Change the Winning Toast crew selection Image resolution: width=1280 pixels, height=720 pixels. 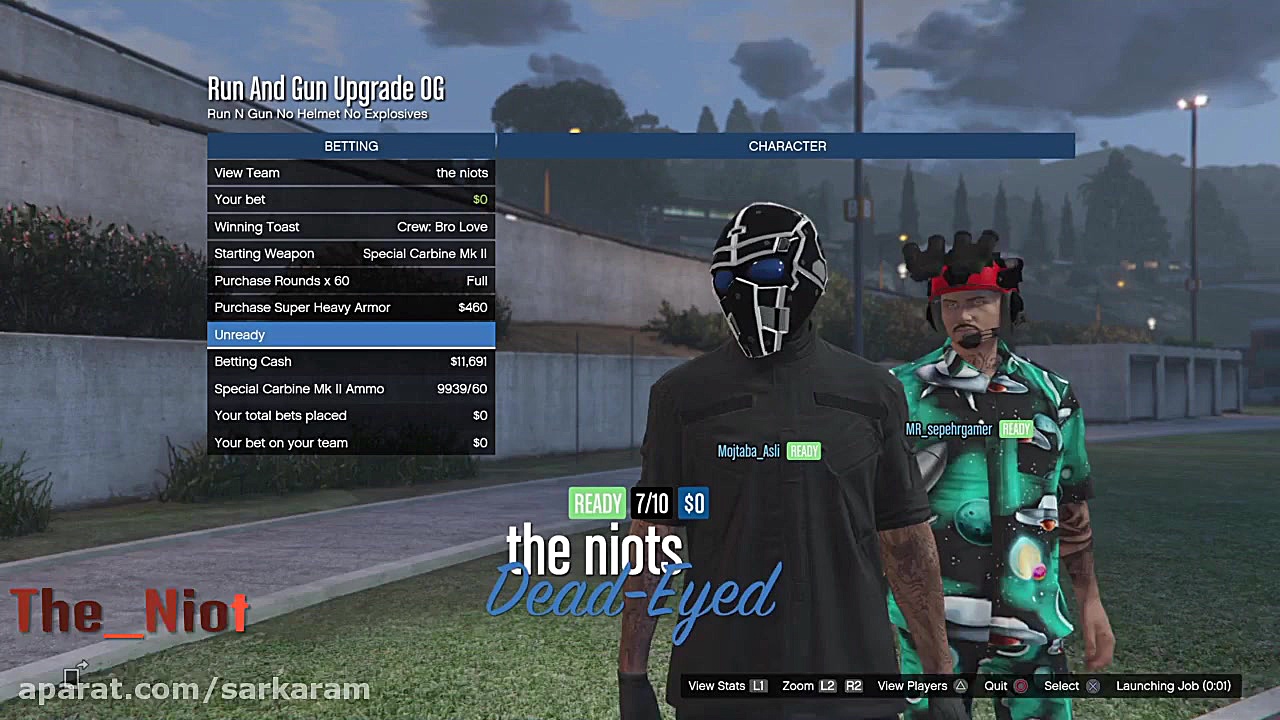tap(350, 226)
